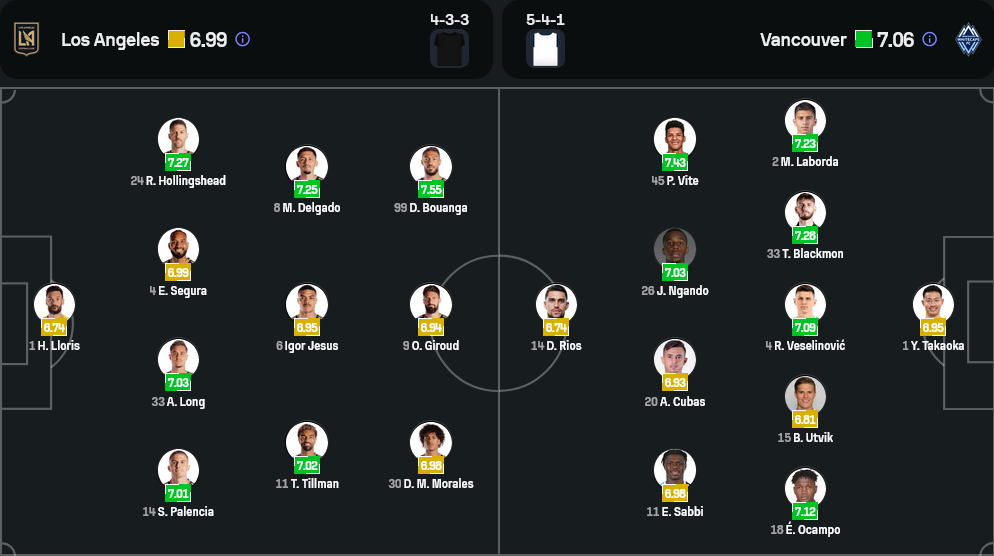View P. Vite's player details
The height and width of the screenshot is (556, 994).
click(x=675, y=140)
